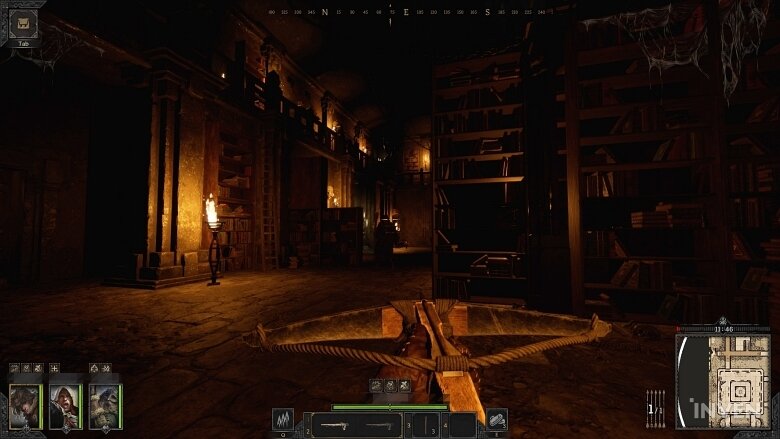Use the bandage item icon

click(496, 420)
